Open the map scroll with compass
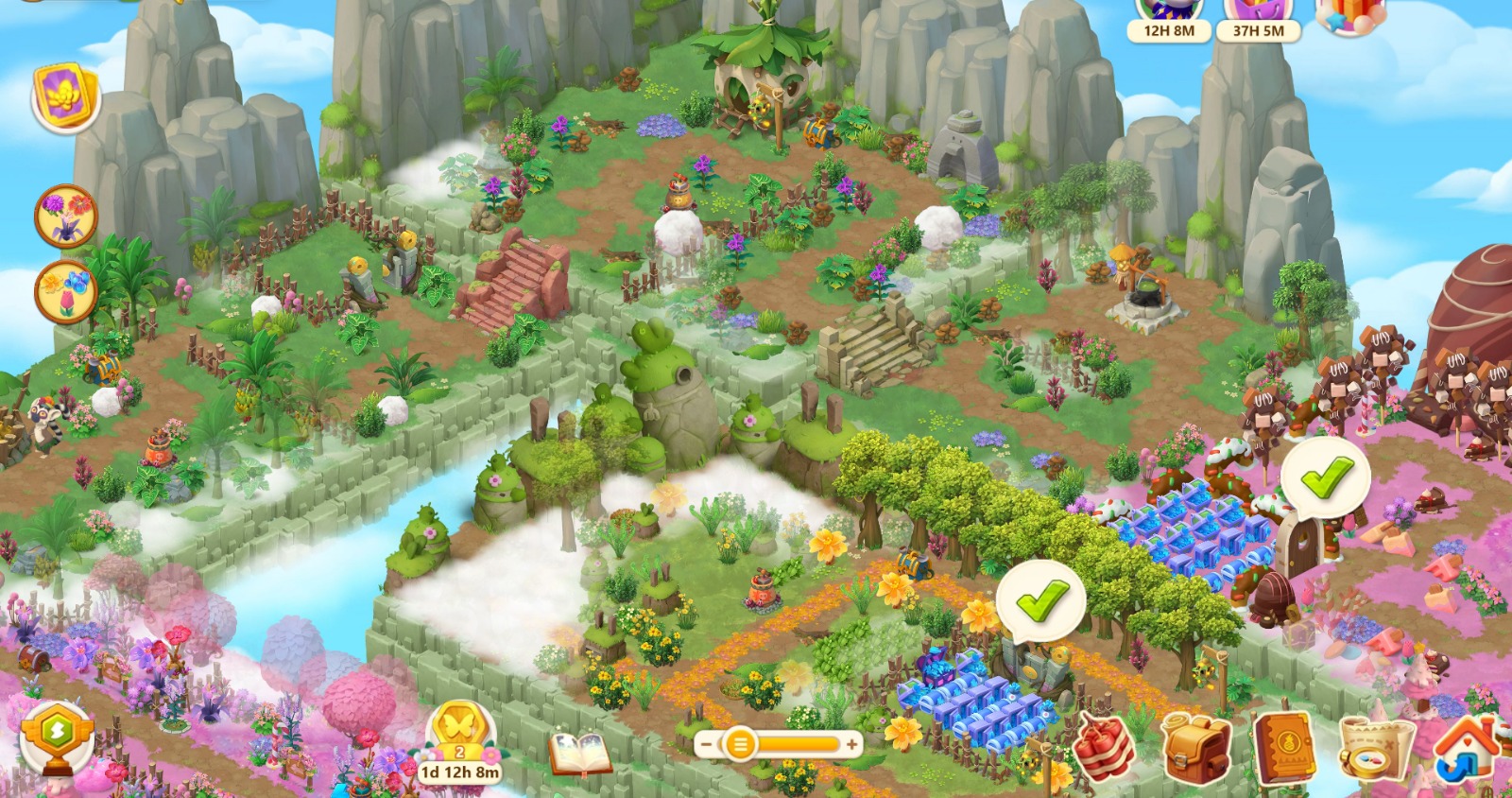The image size is (1512, 798). pos(1375,749)
